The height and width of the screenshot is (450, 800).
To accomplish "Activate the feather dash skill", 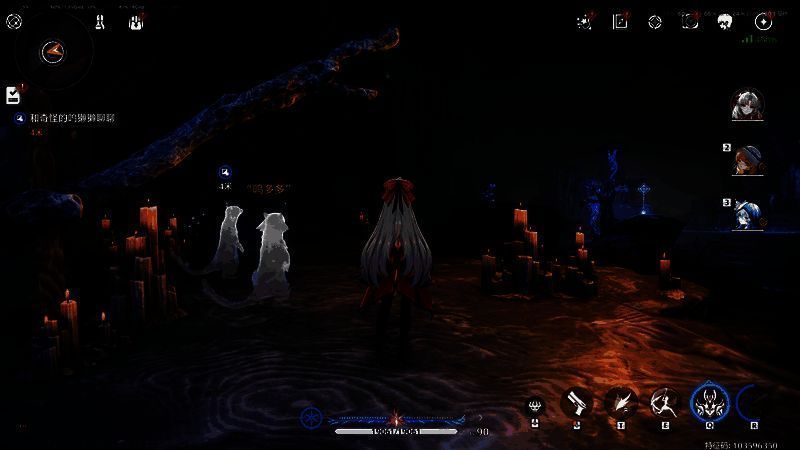I will pyautogui.click(x=620, y=402).
